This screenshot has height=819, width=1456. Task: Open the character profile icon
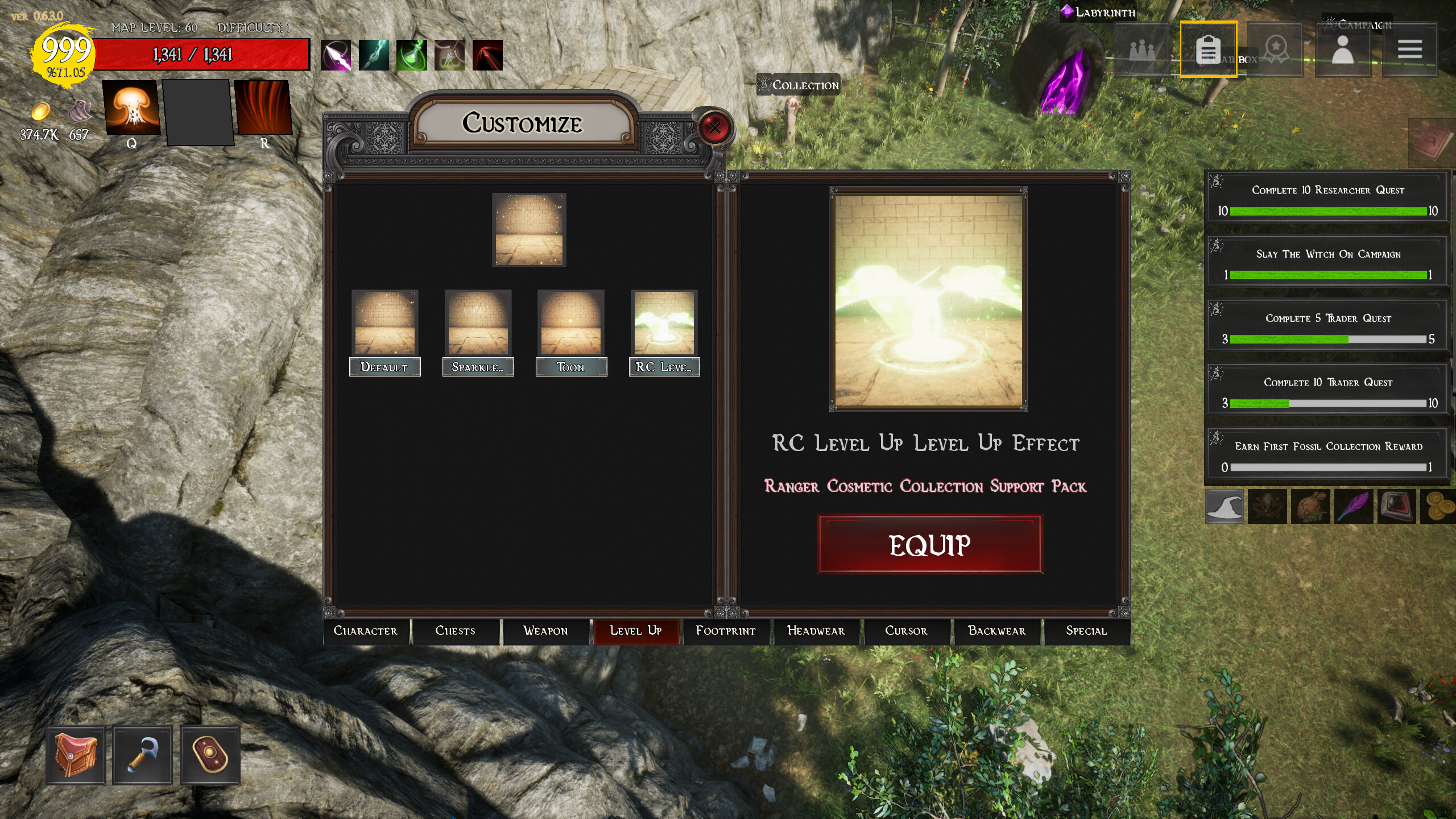pyautogui.click(x=1343, y=50)
